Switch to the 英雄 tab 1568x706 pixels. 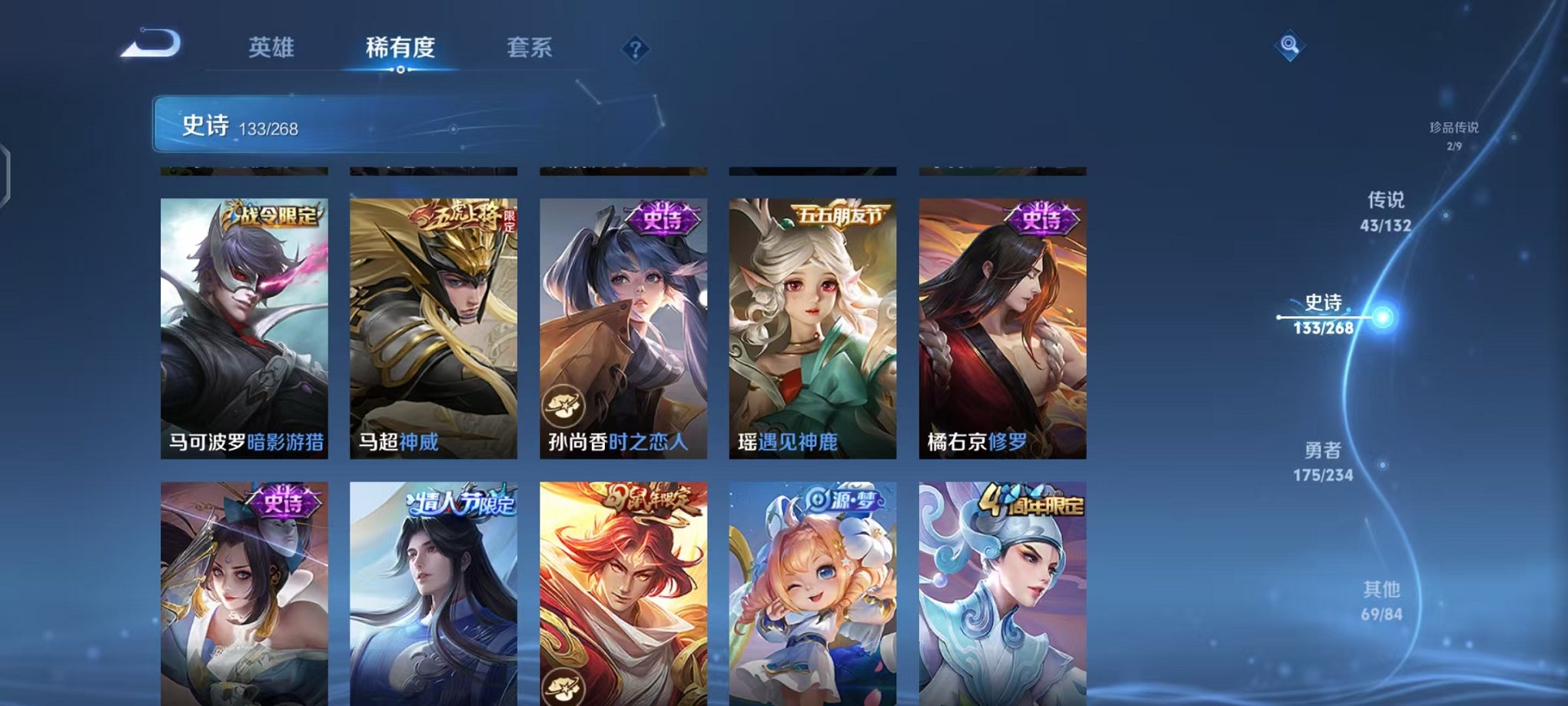click(271, 46)
